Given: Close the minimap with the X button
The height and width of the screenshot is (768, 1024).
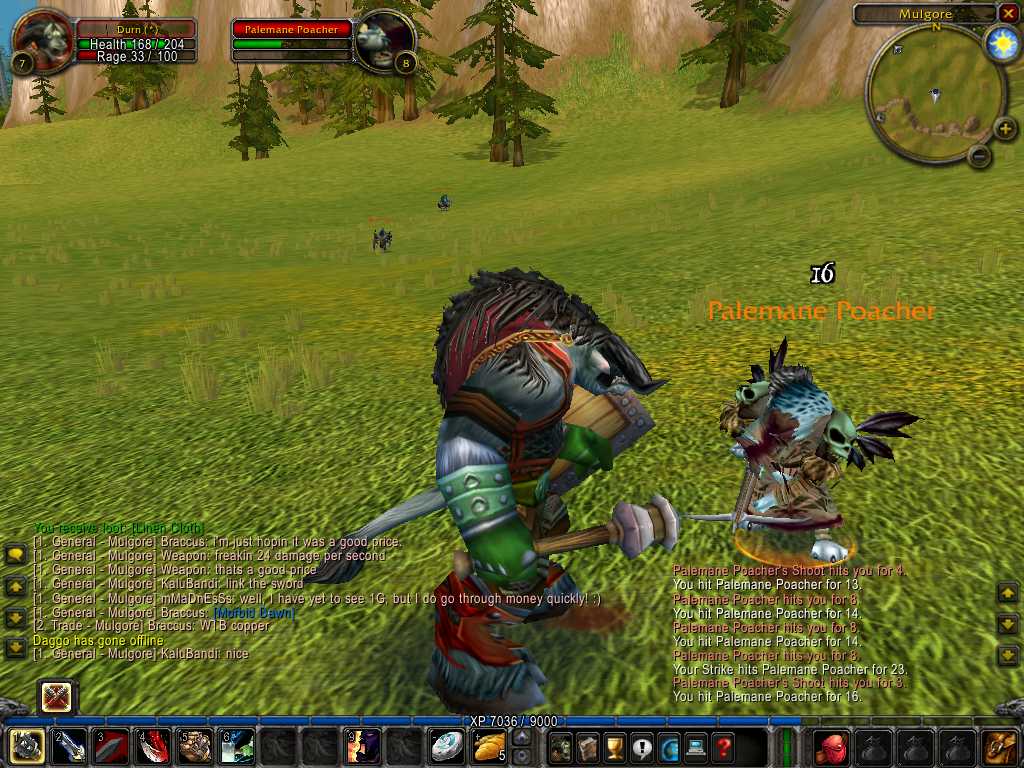Looking at the screenshot, I should [x=1007, y=13].
